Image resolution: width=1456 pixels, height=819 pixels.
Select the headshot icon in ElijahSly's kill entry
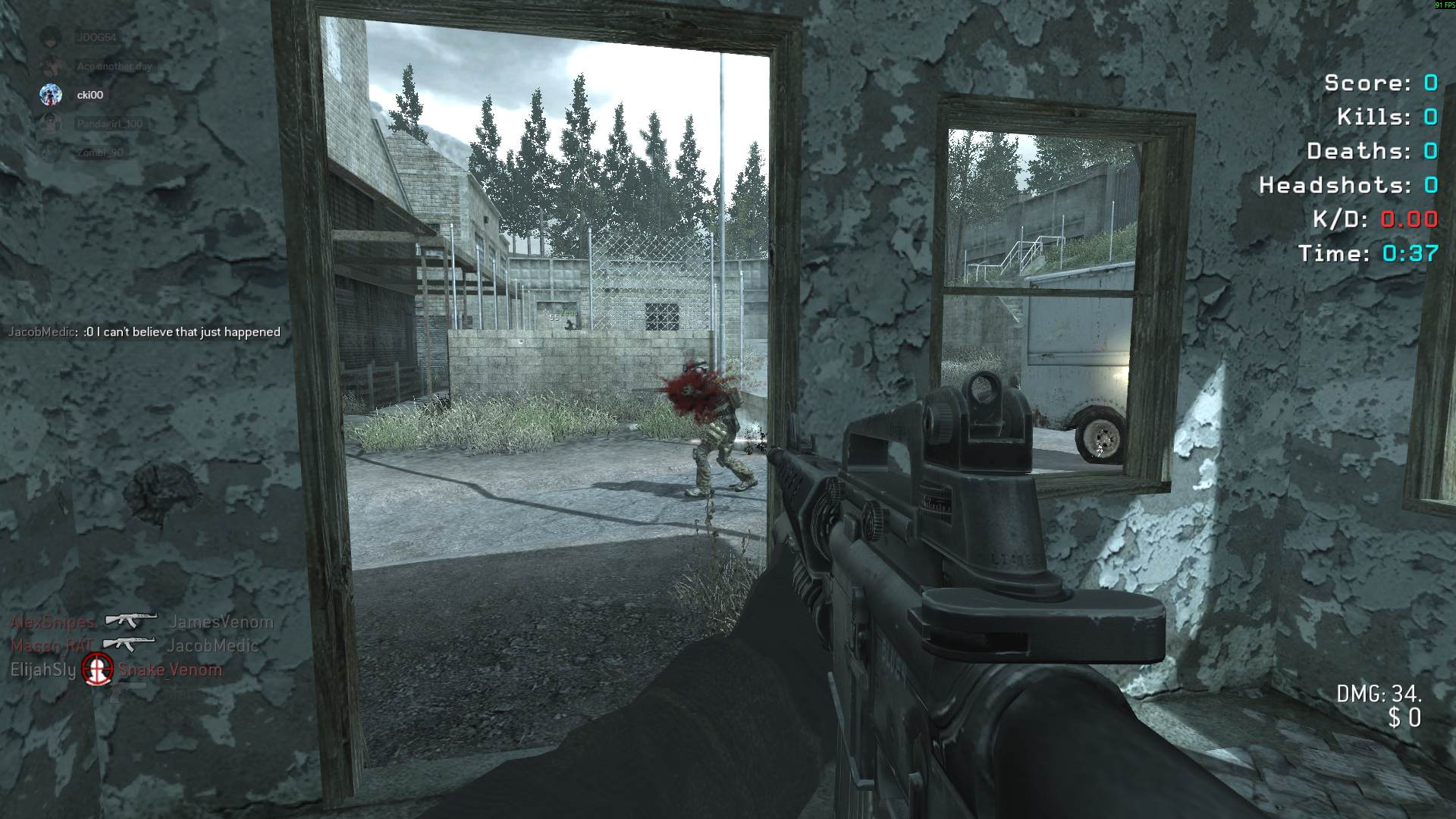pos(97,669)
